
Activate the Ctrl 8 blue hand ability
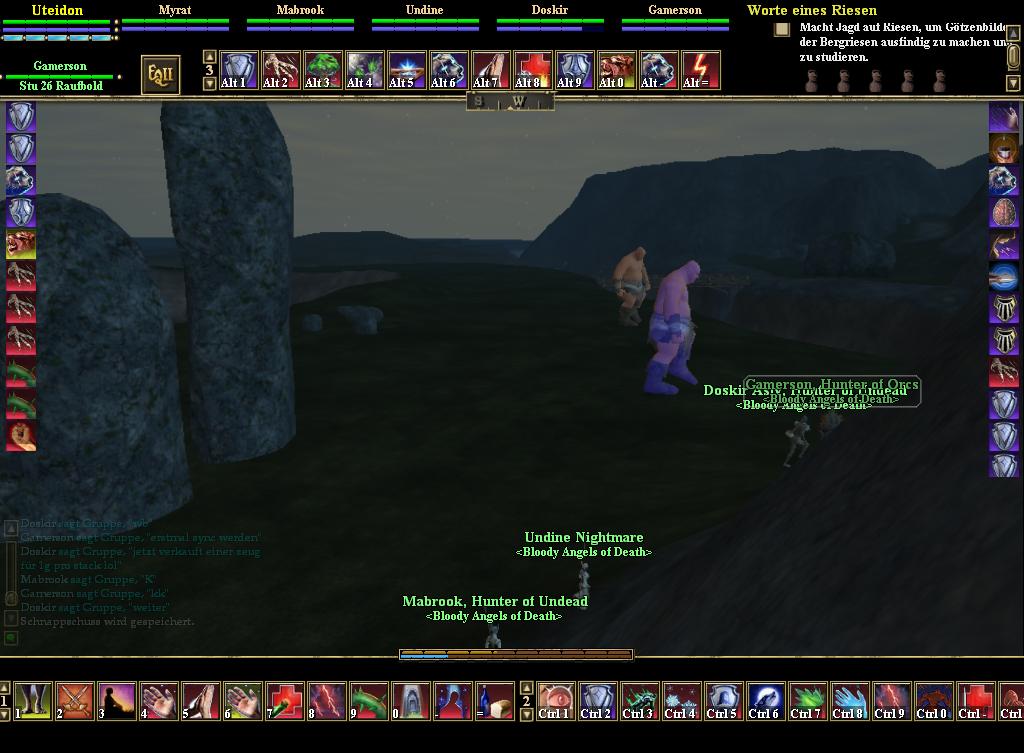coord(849,701)
